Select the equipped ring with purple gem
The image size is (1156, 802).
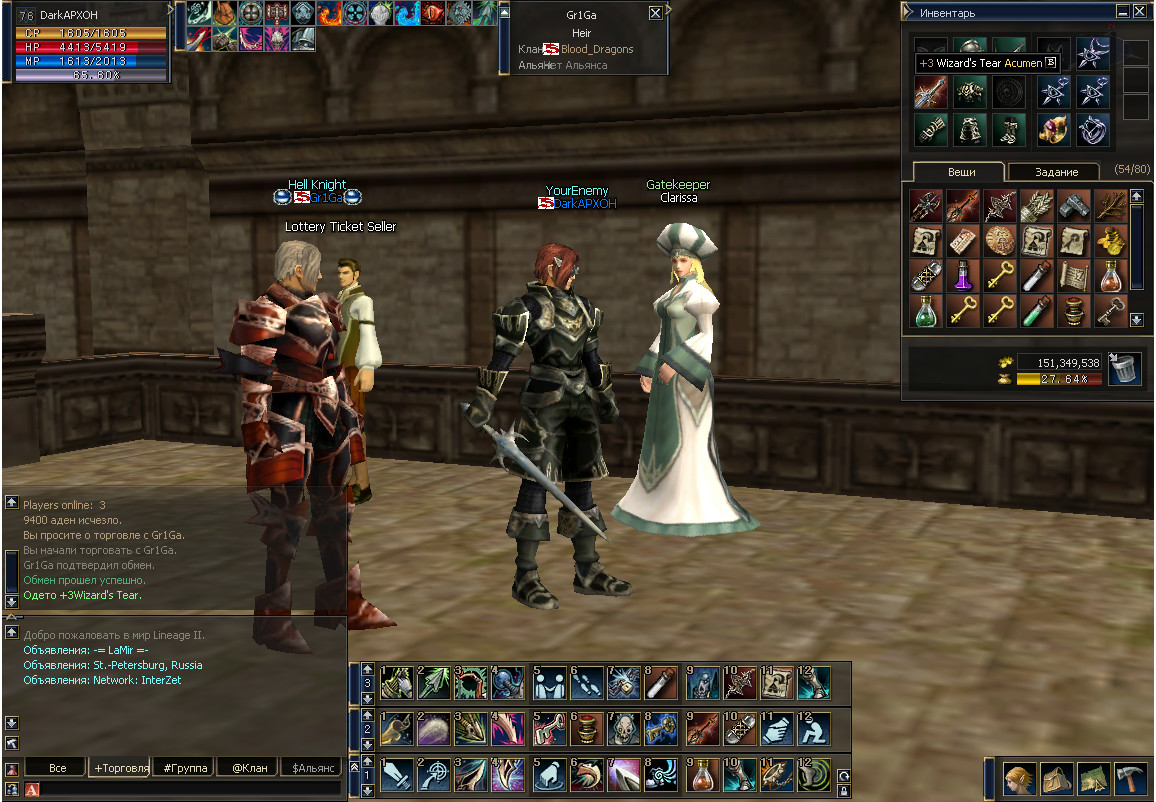pyautogui.click(x=1052, y=128)
